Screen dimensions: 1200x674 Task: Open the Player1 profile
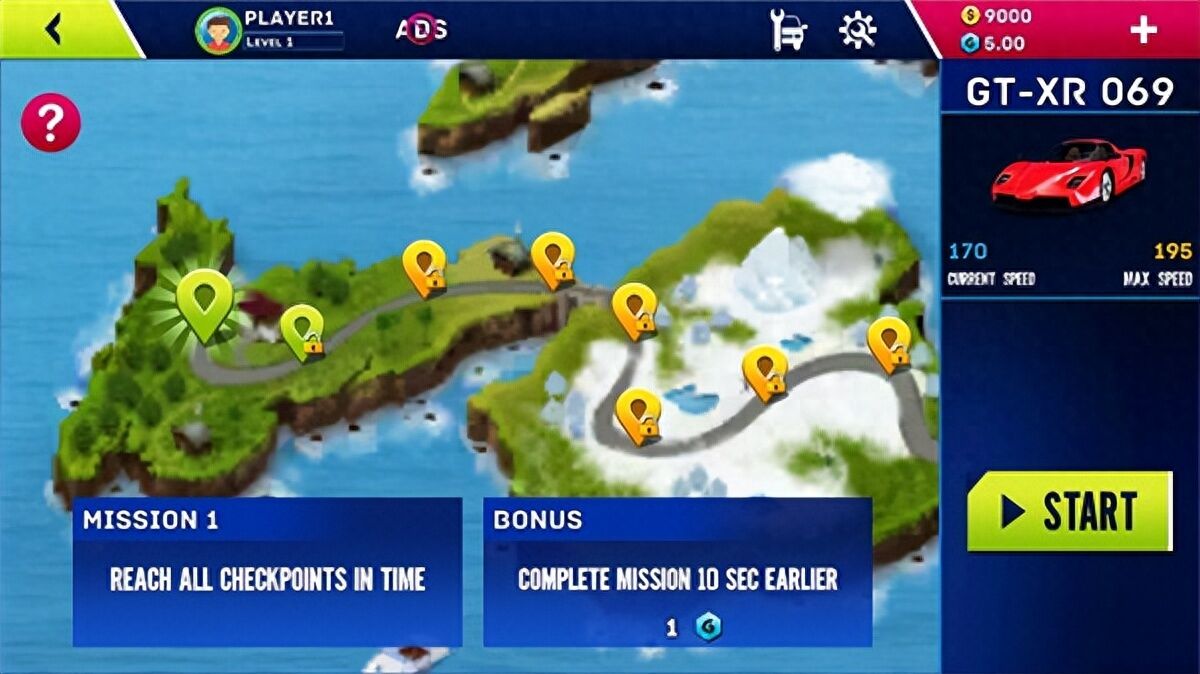click(x=268, y=29)
